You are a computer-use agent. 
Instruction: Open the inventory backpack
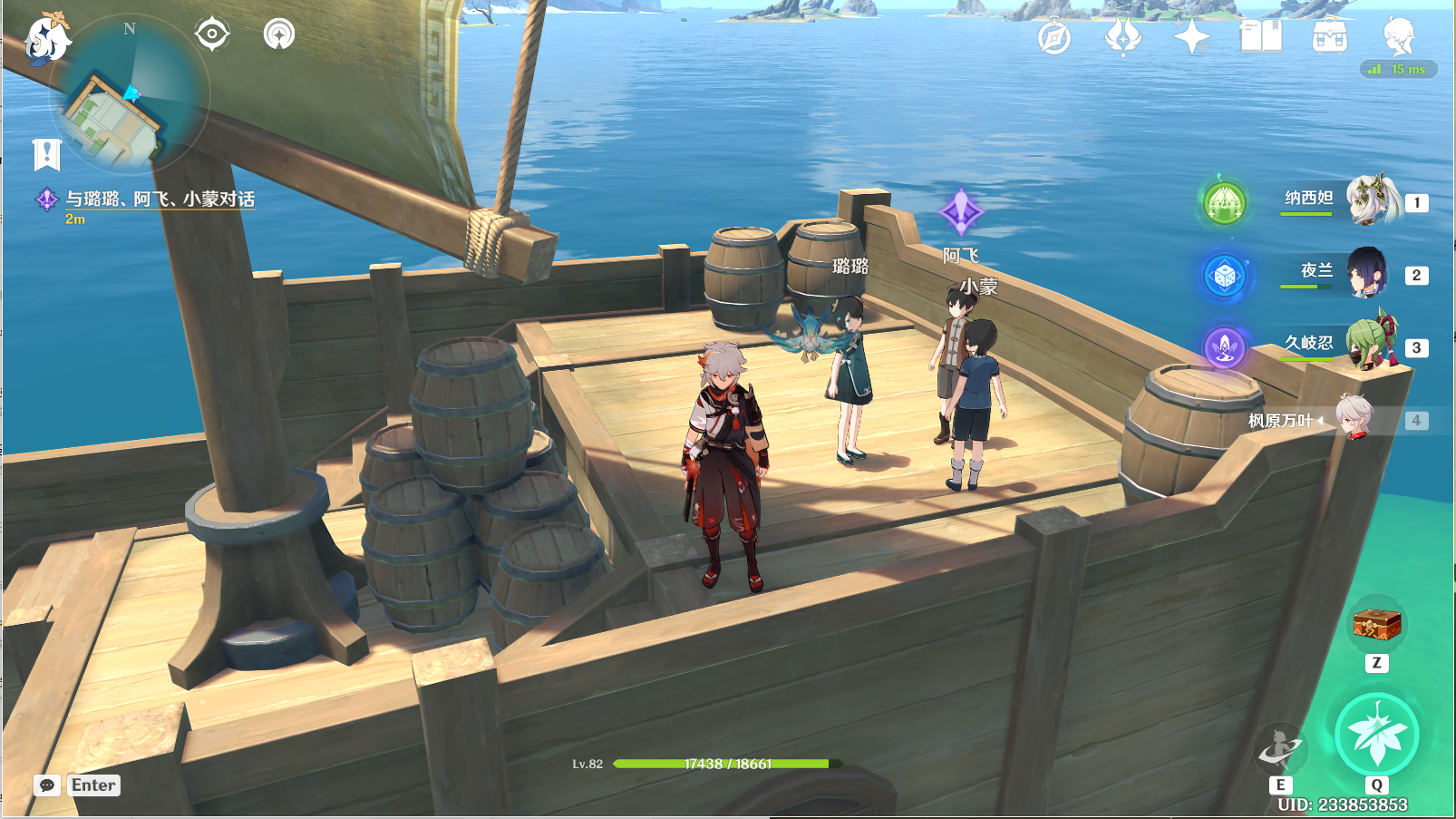[1329, 37]
